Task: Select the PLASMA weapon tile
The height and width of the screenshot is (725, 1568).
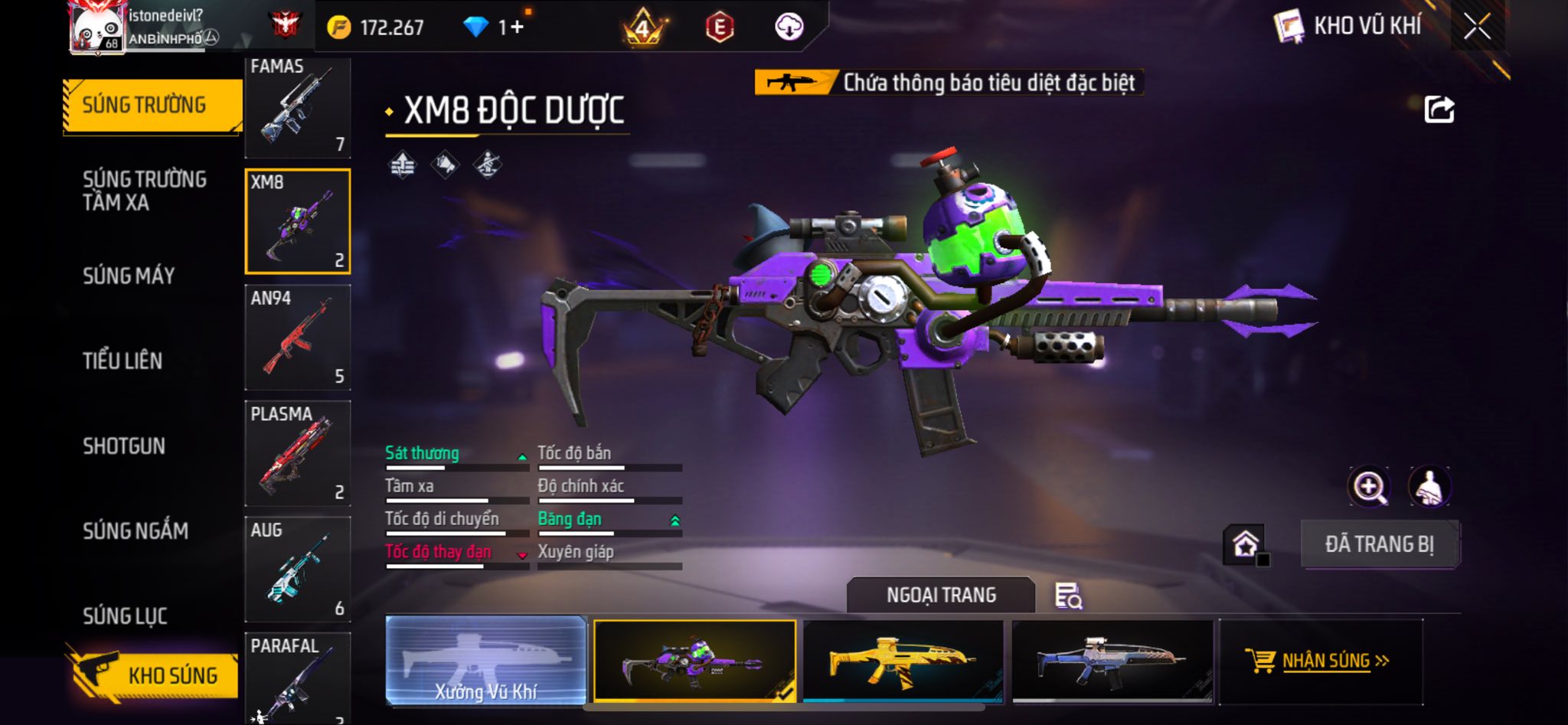Action: click(298, 453)
